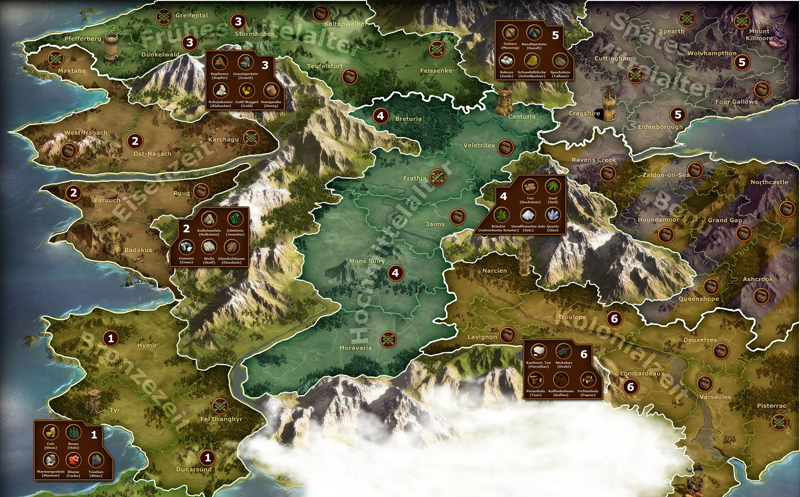Choose the Karchagu province battle marker
The height and width of the screenshot is (497, 800).
(x=251, y=138)
